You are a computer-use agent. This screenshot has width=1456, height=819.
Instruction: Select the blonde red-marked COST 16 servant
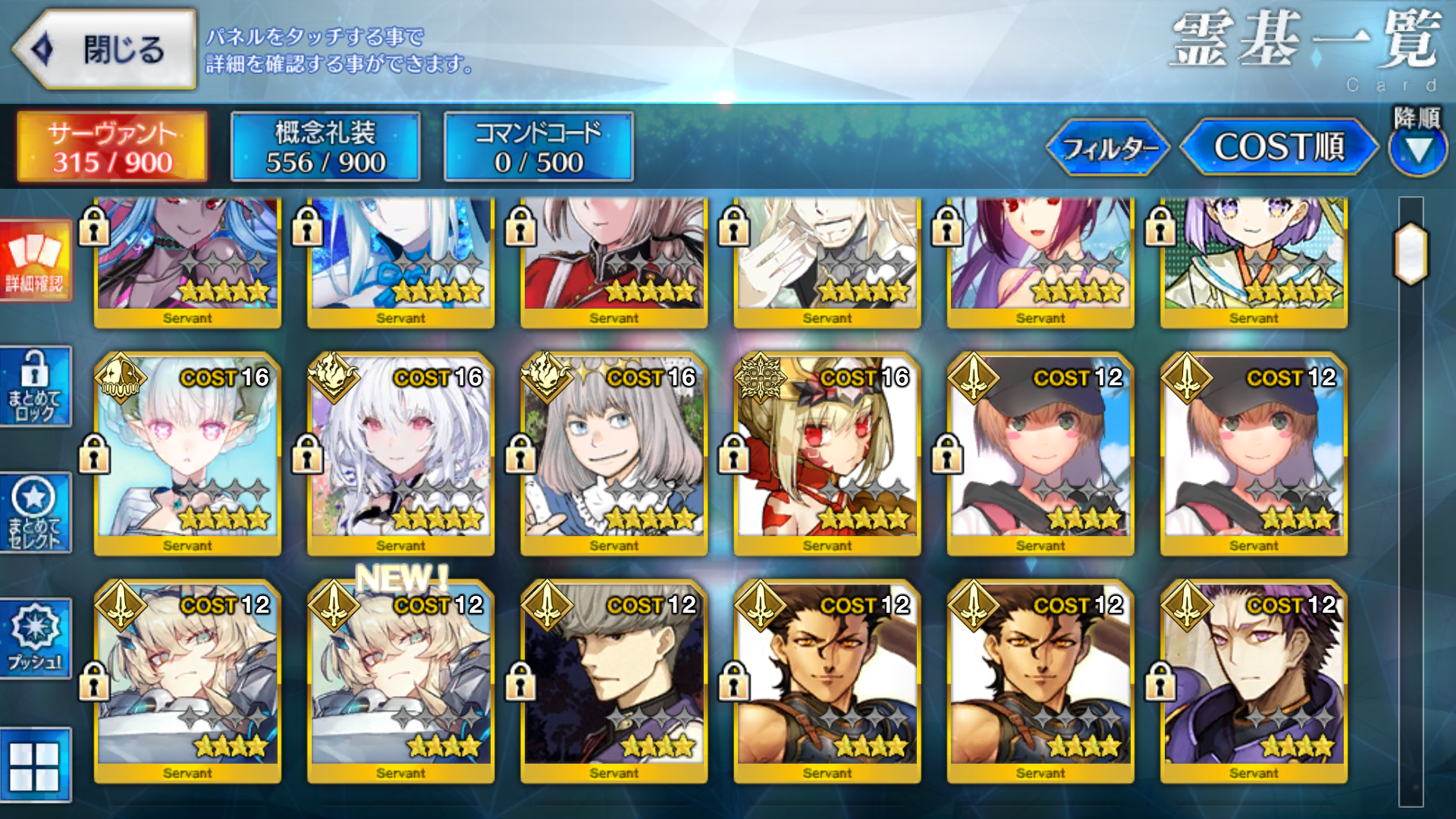827,453
